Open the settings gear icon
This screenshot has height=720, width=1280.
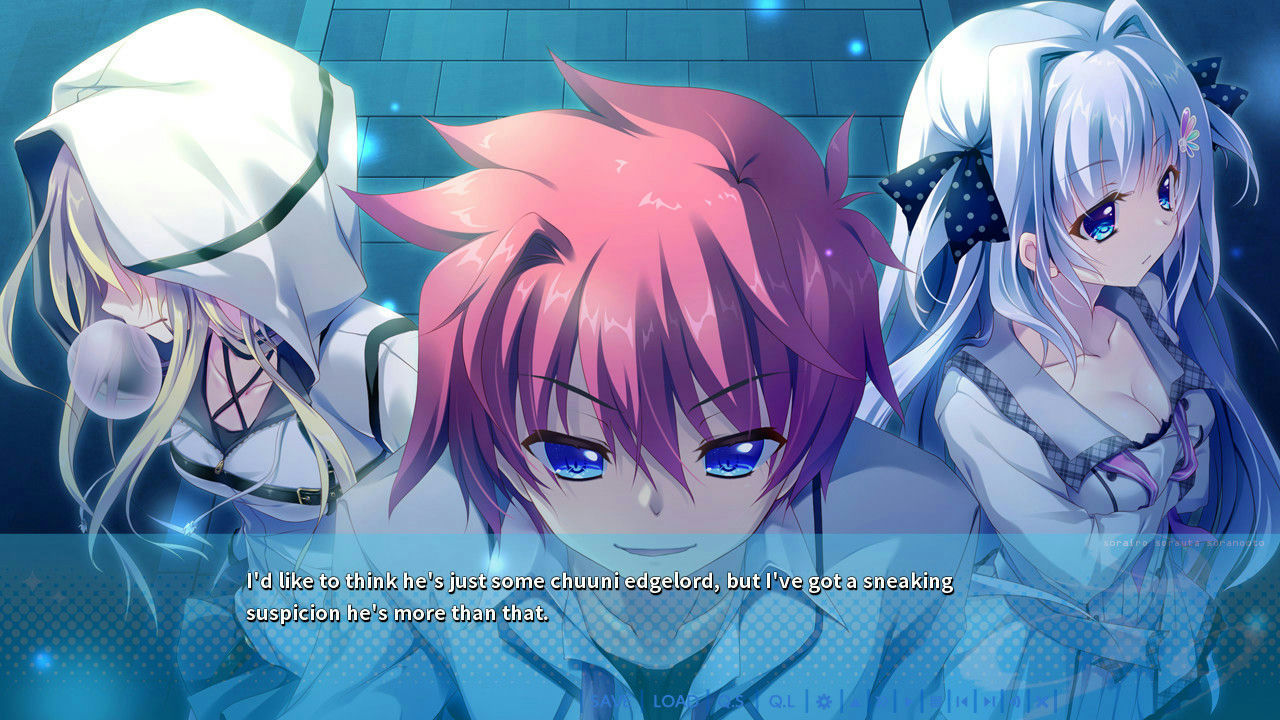[x=826, y=703]
